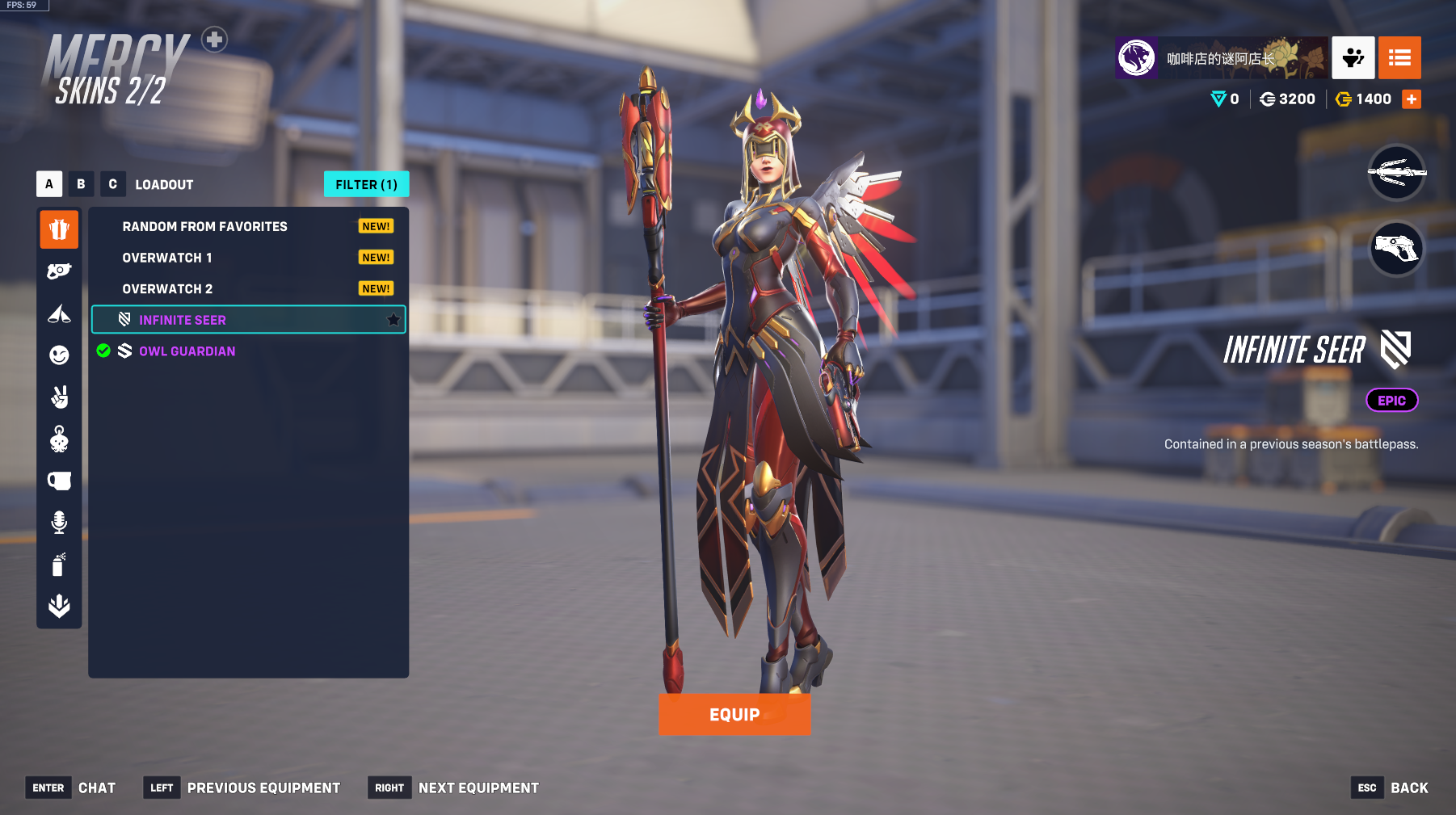Show the emotes category with smiley face
1456x815 pixels.
pyautogui.click(x=59, y=355)
